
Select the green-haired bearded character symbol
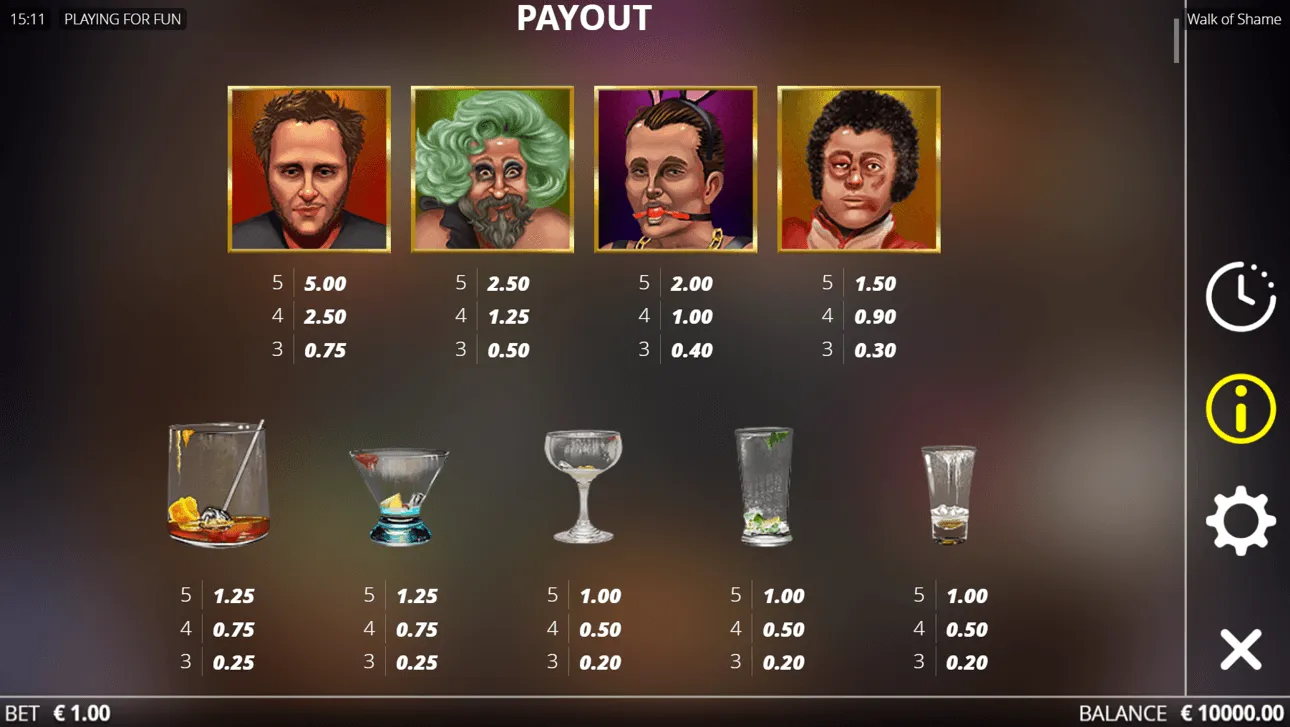492,170
